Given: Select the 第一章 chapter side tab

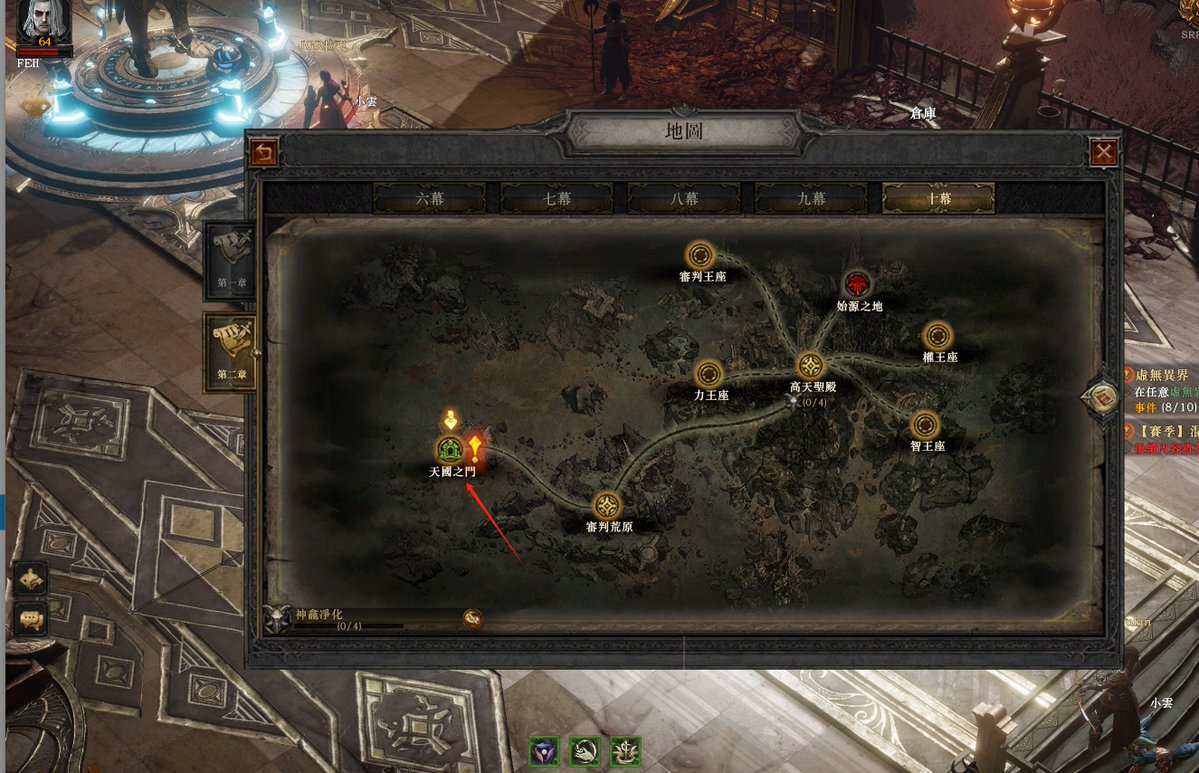Looking at the screenshot, I should [230, 260].
